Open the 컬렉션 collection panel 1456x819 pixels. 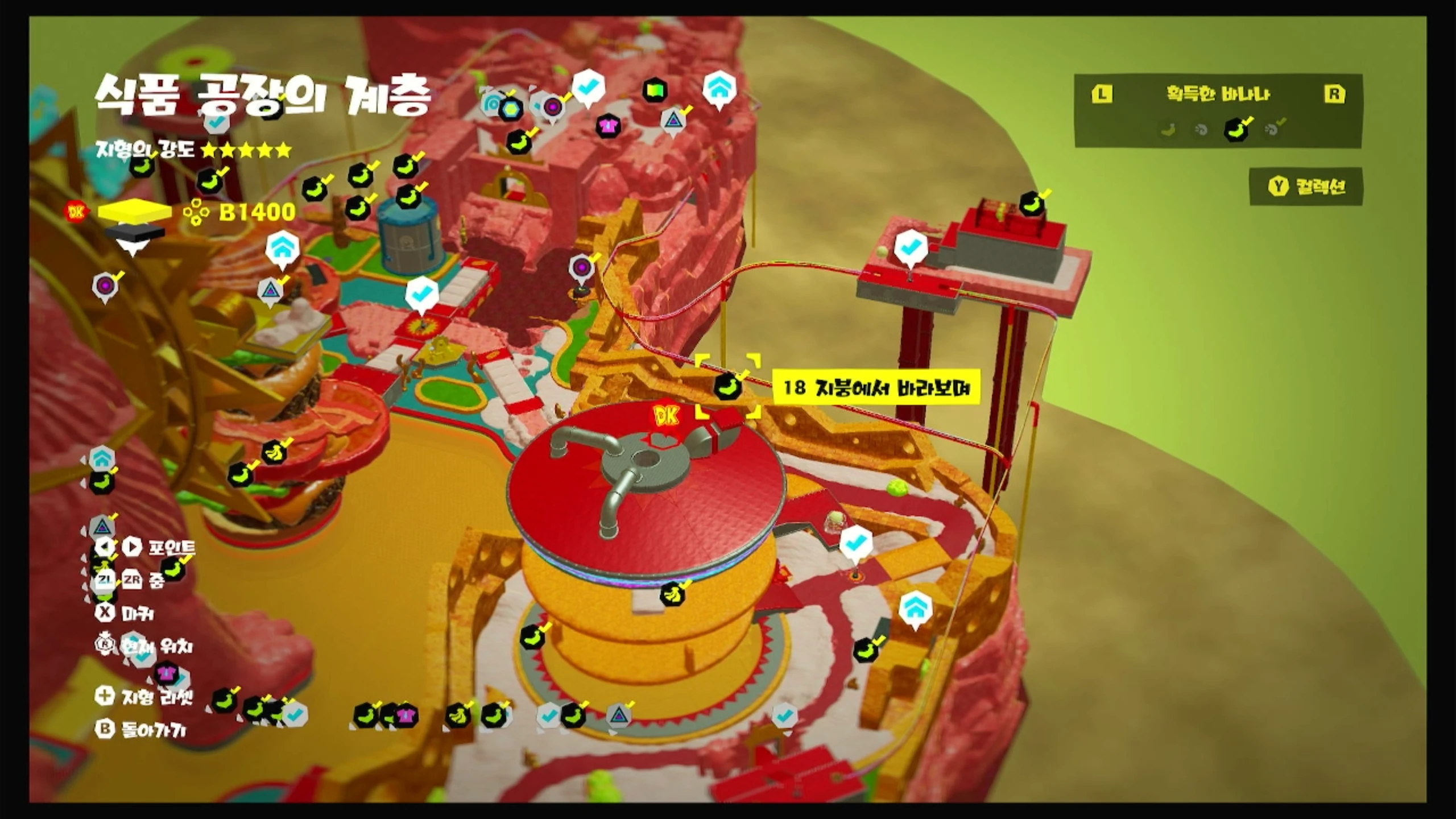(1306, 187)
